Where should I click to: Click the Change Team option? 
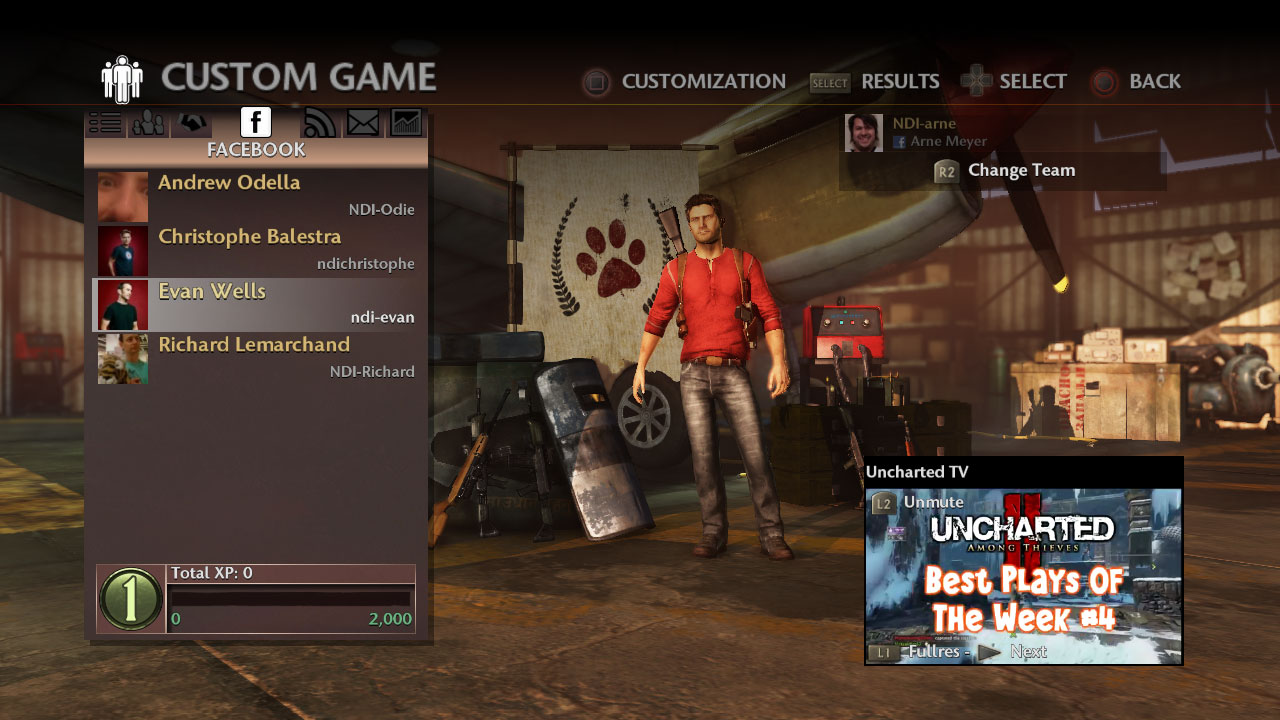point(1005,171)
